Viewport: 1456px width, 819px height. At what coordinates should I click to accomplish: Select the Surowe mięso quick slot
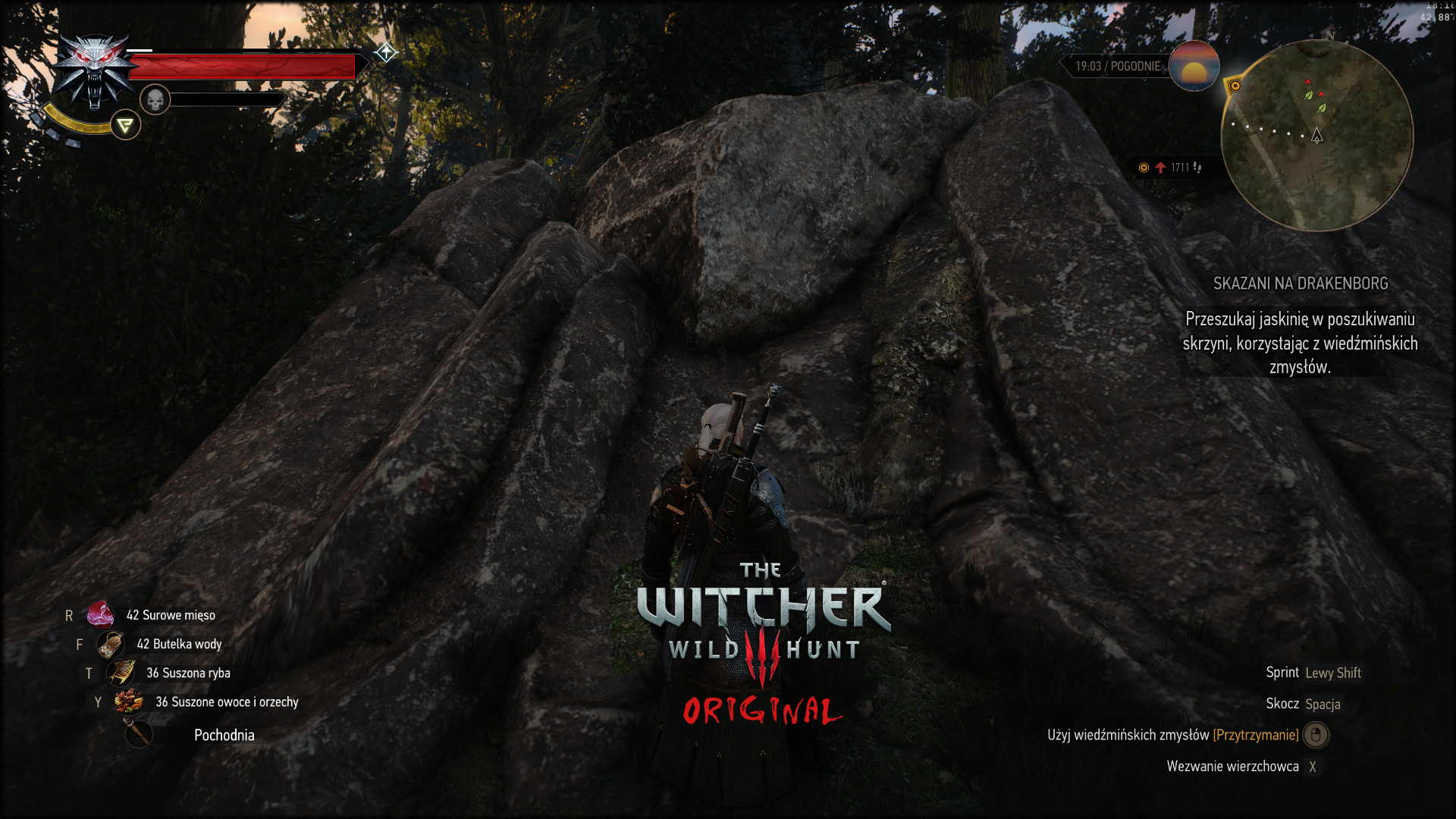[100, 615]
